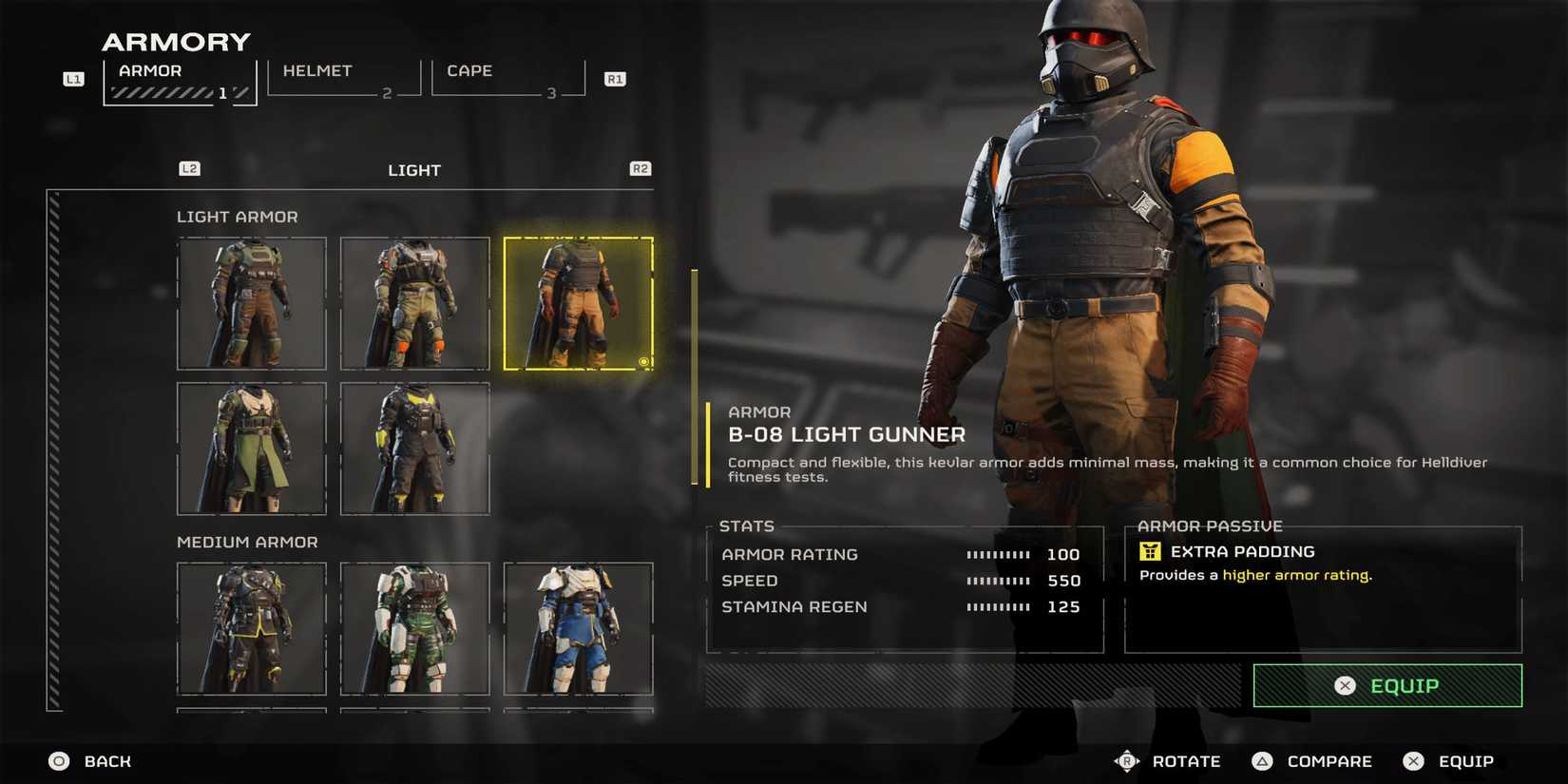The width and height of the screenshot is (1568, 784).
Task: Click the circle Back button icon
Action: (x=57, y=761)
